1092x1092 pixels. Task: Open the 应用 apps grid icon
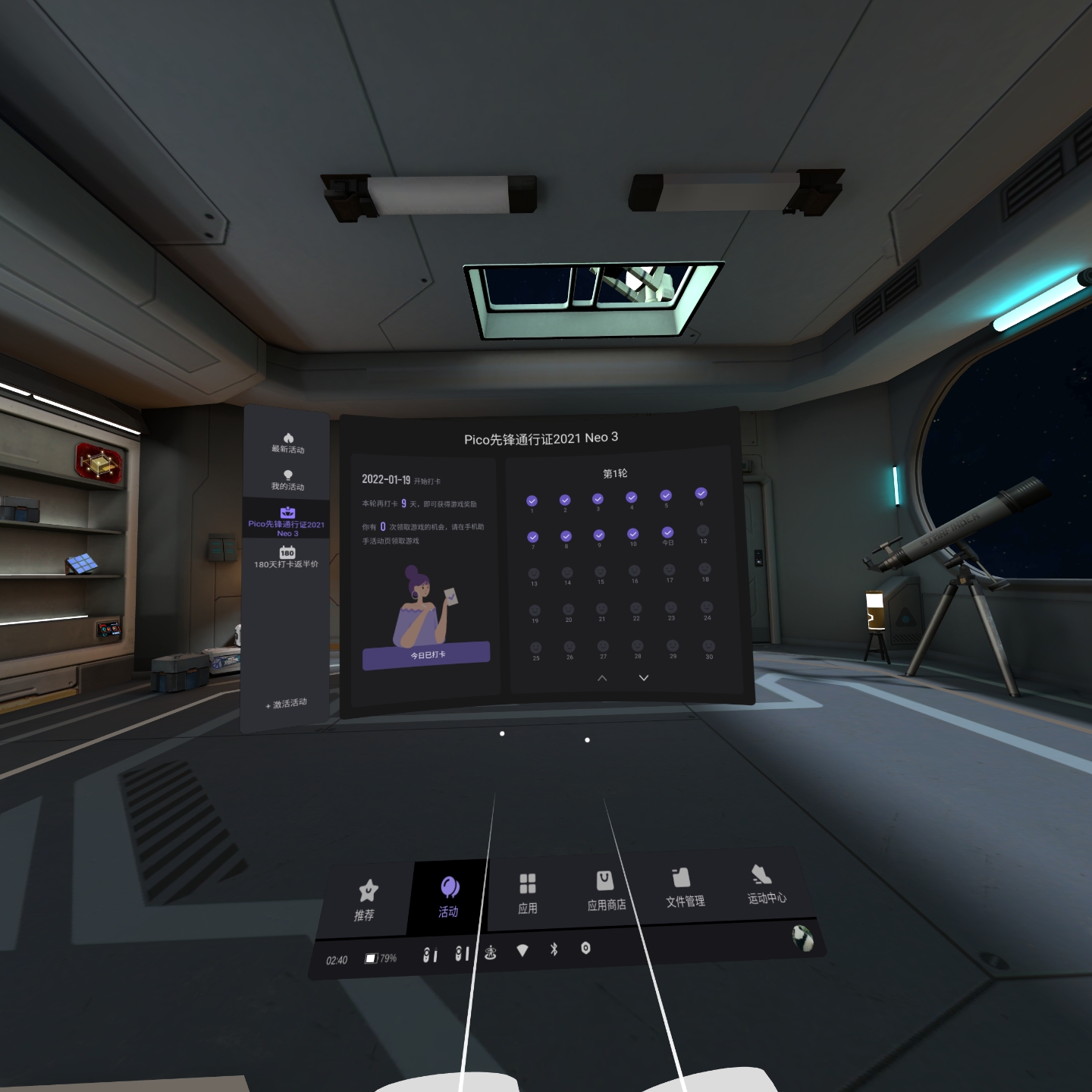(x=529, y=884)
